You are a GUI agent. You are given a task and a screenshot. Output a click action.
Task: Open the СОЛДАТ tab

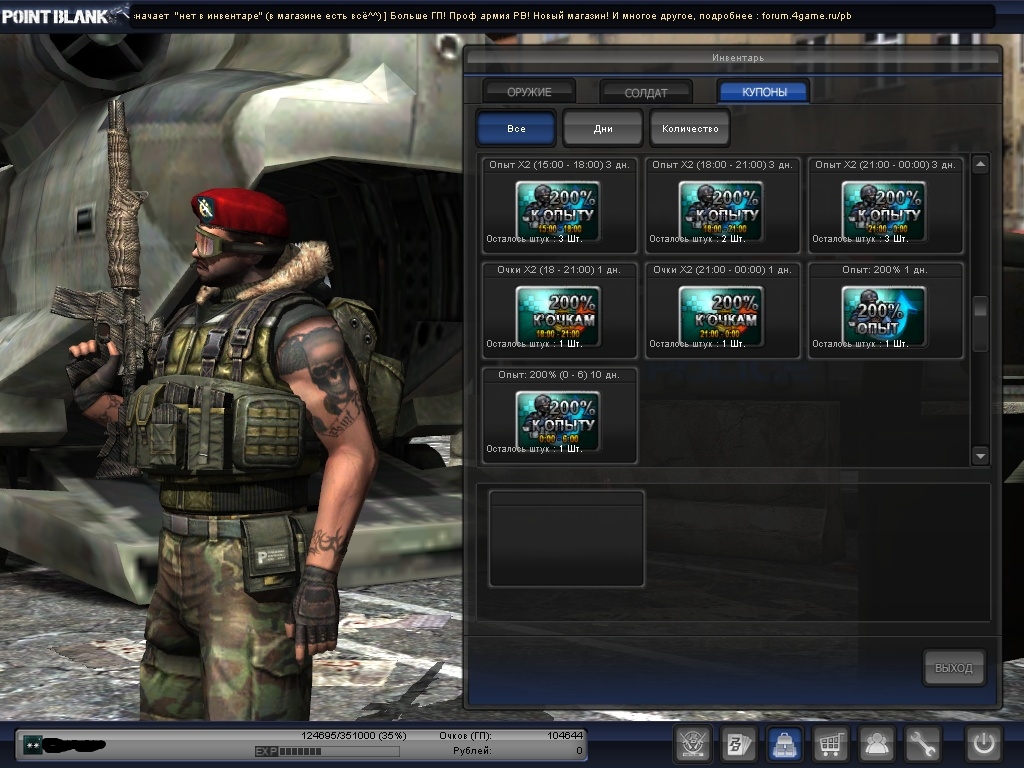pos(646,92)
